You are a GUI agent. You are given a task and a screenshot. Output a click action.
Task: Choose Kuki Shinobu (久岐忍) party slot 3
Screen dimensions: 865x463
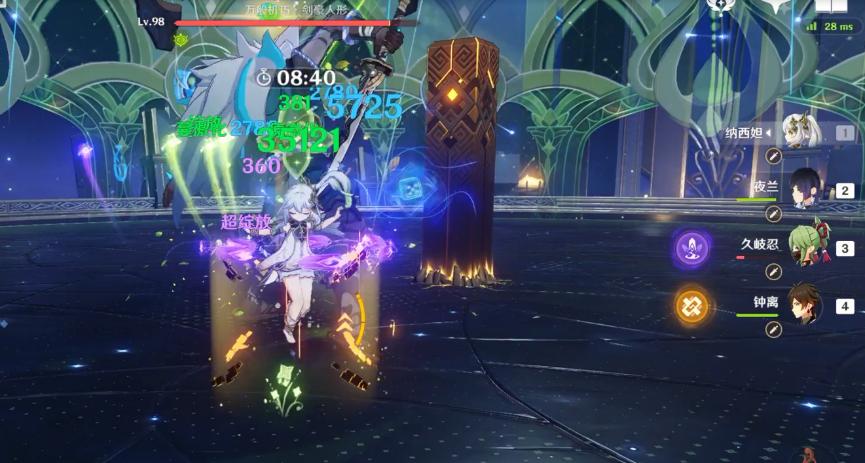click(x=805, y=245)
